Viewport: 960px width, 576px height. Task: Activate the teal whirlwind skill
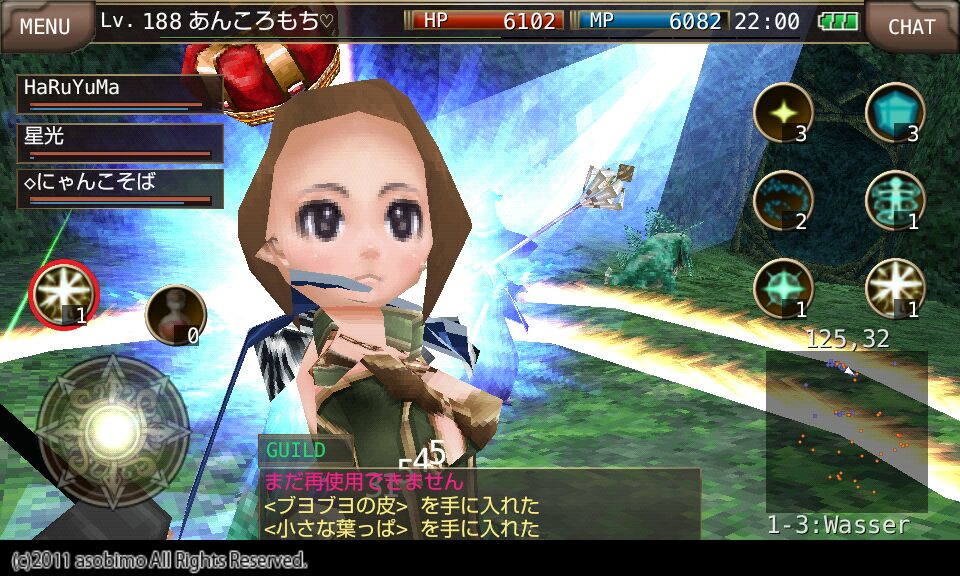pos(894,200)
